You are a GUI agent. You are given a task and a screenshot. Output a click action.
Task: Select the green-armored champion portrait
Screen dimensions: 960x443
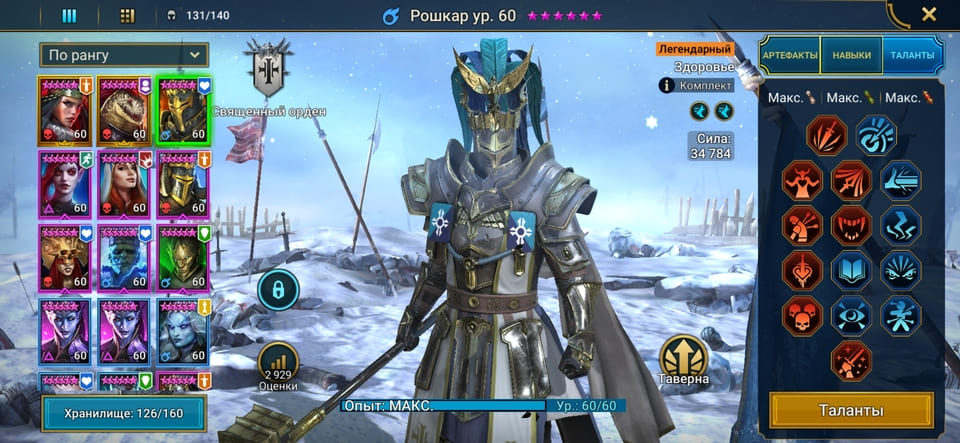pyautogui.click(x=183, y=257)
